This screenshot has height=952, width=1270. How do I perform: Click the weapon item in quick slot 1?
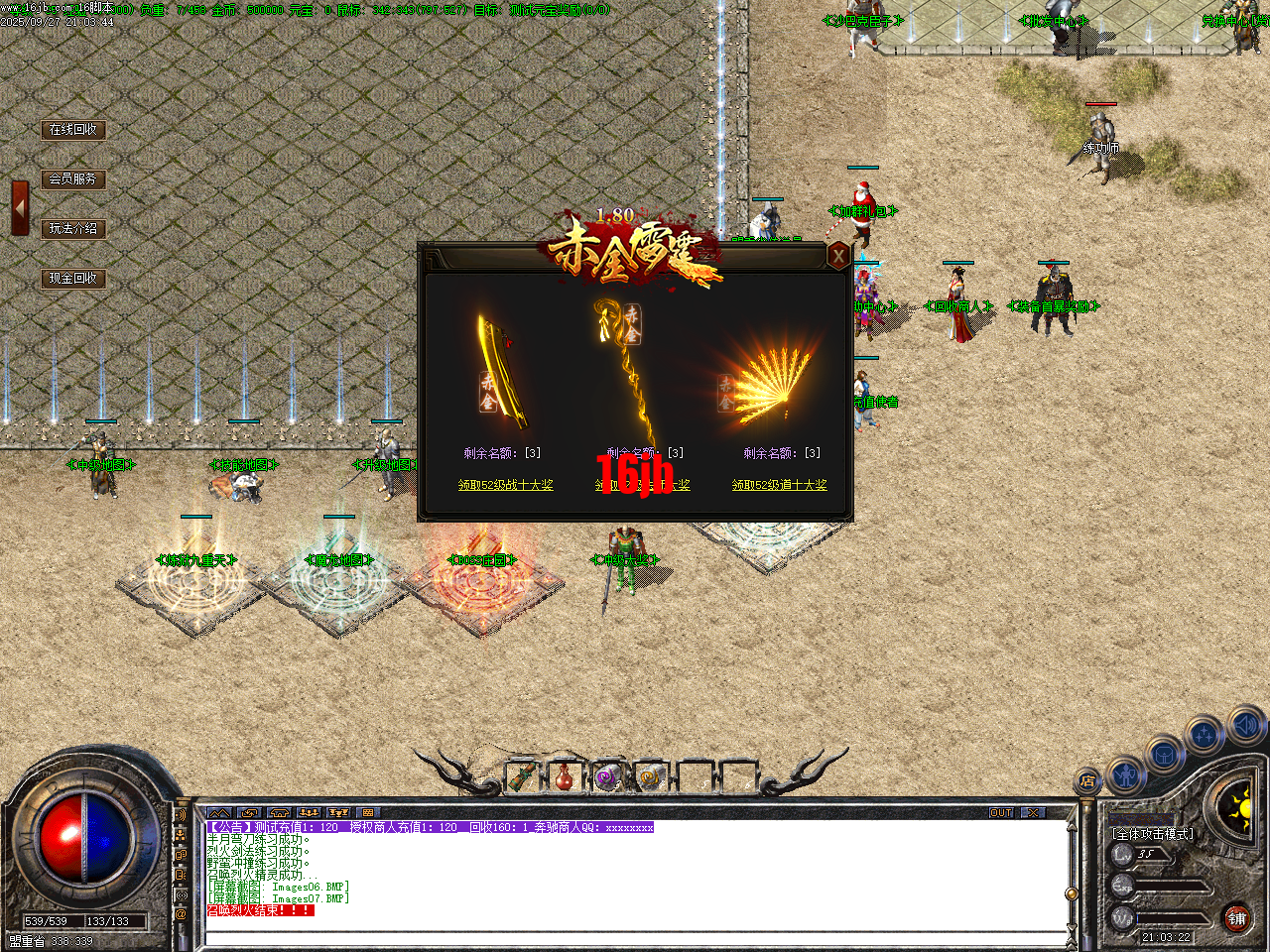coord(522,775)
